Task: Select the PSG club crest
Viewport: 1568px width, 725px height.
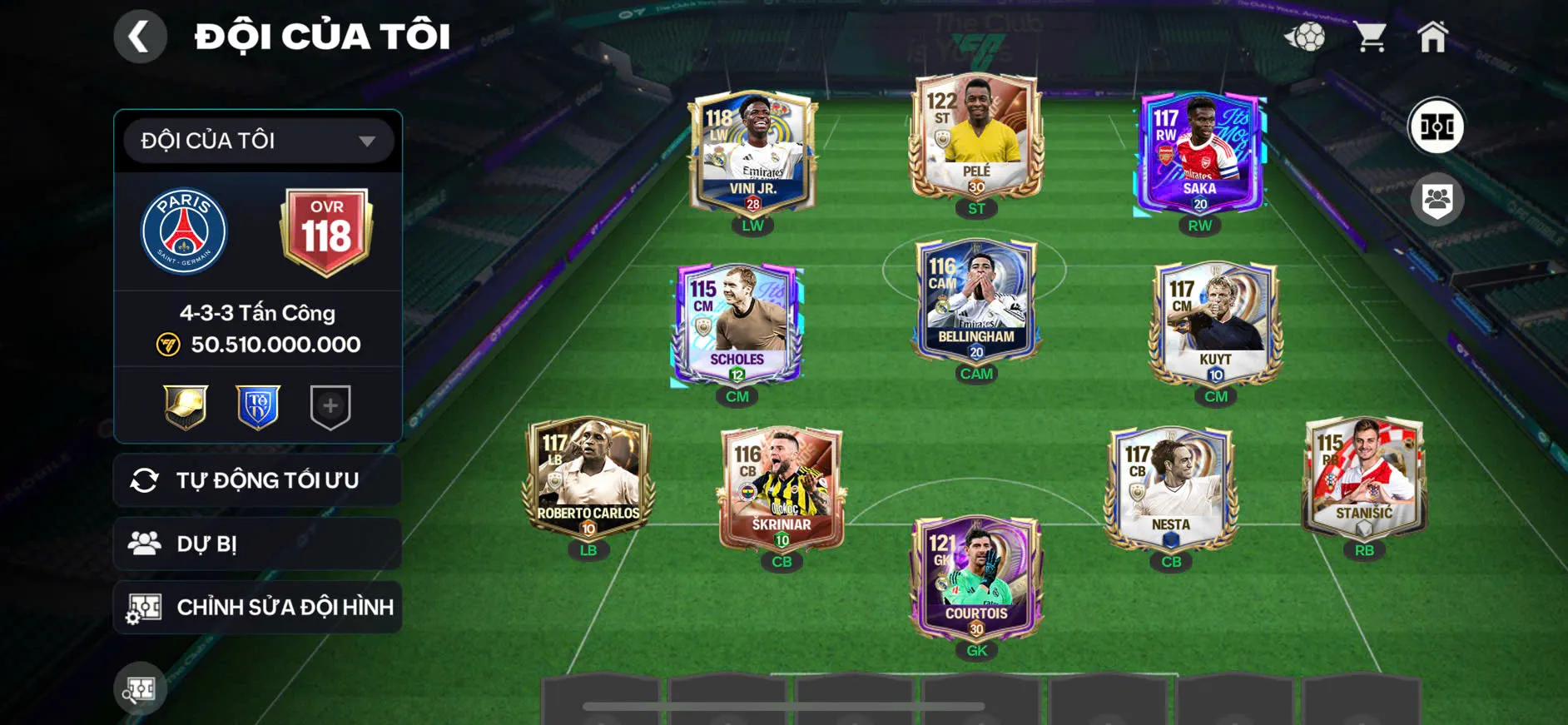Action: pyautogui.click(x=186, y=231)
